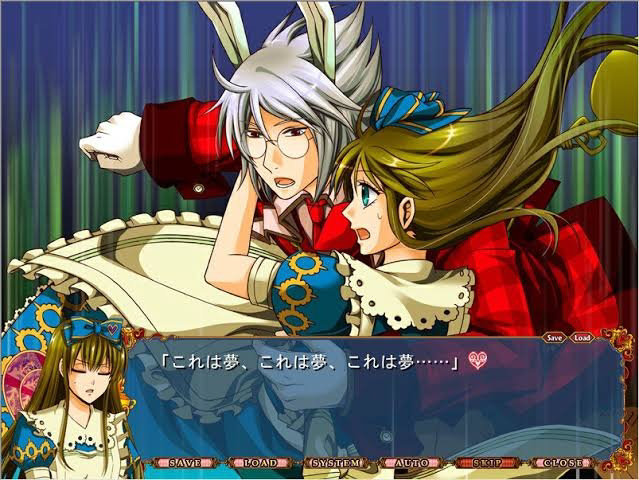Advance the dialogue by clicking the text box
The width and height of the screenshot is (639, 480).
click(x=380, y=400)
